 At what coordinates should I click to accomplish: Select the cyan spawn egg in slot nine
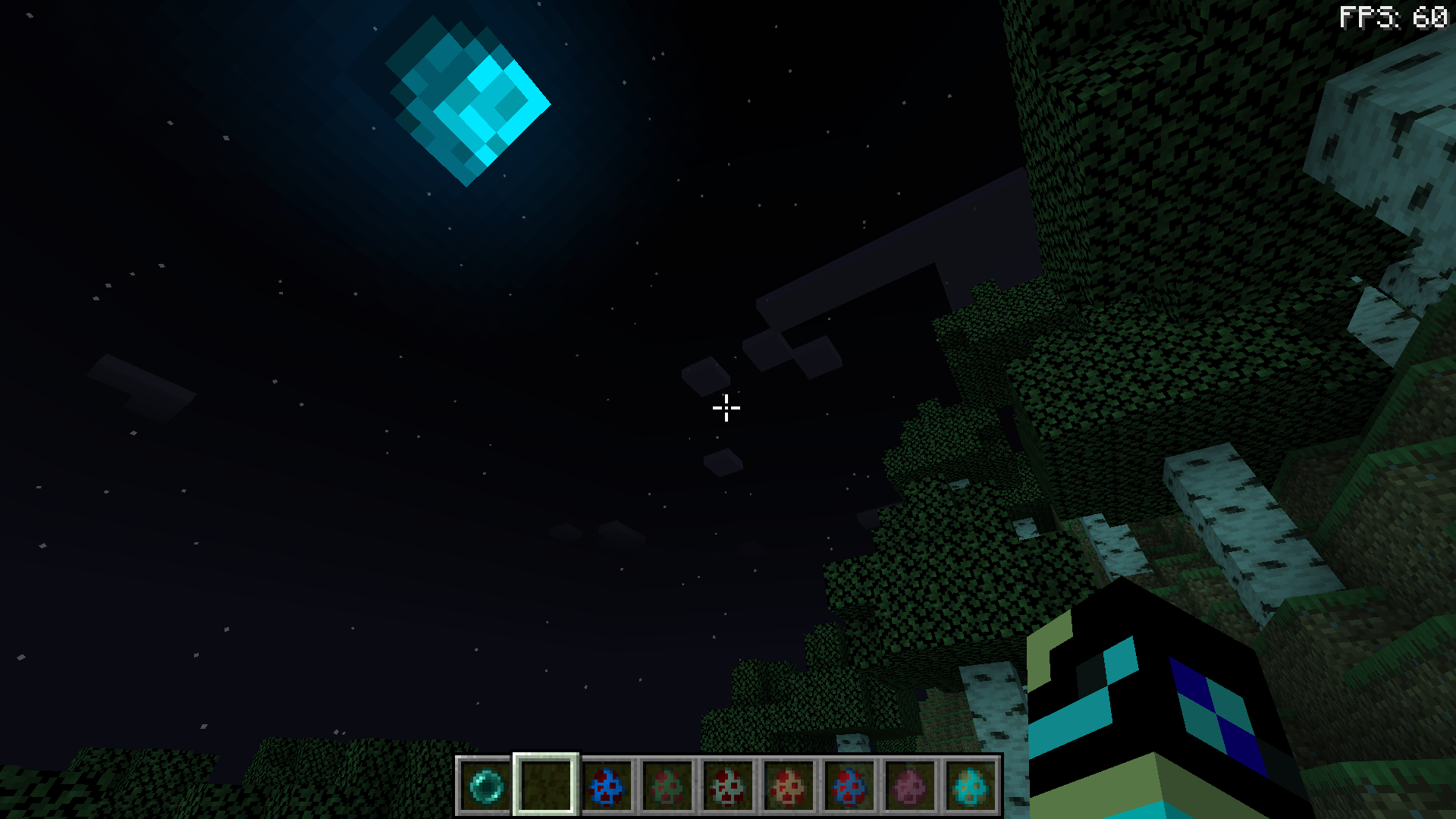[968, 787]
